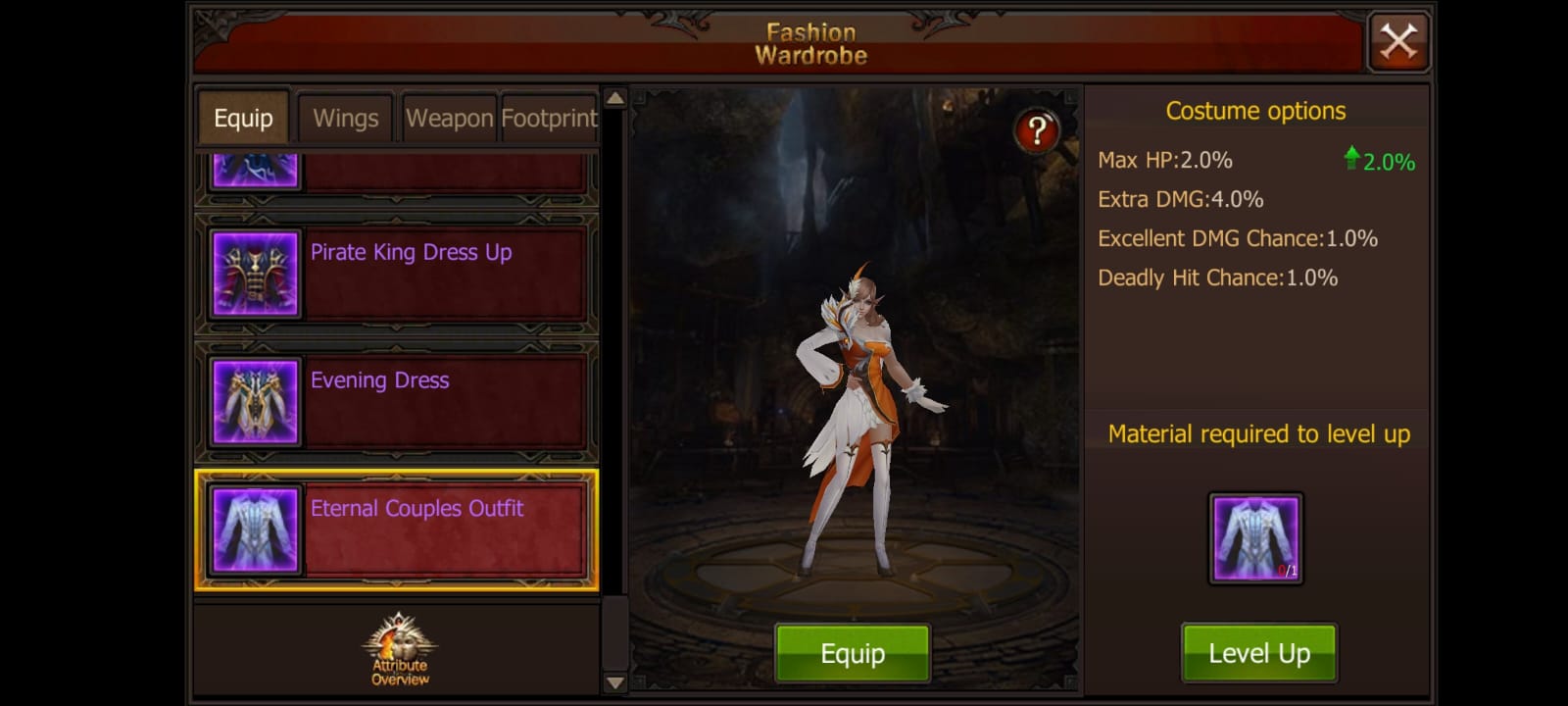The image size is (1568, 706).
Task: Click the scrollbar up arrow
Action: pos(614,98)
